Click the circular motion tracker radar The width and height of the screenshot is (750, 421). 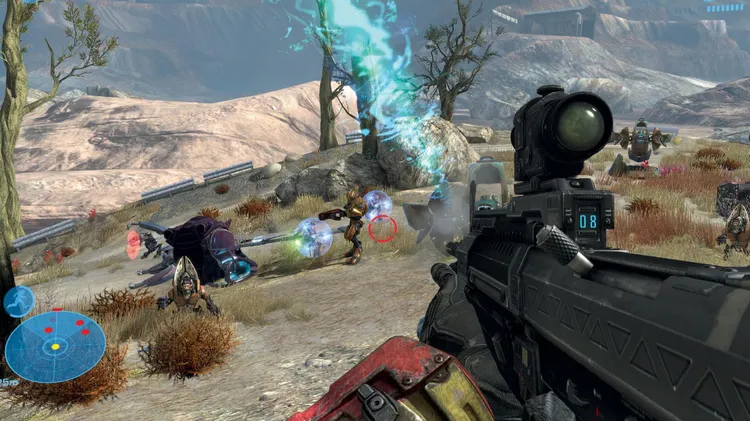[55, 346]
